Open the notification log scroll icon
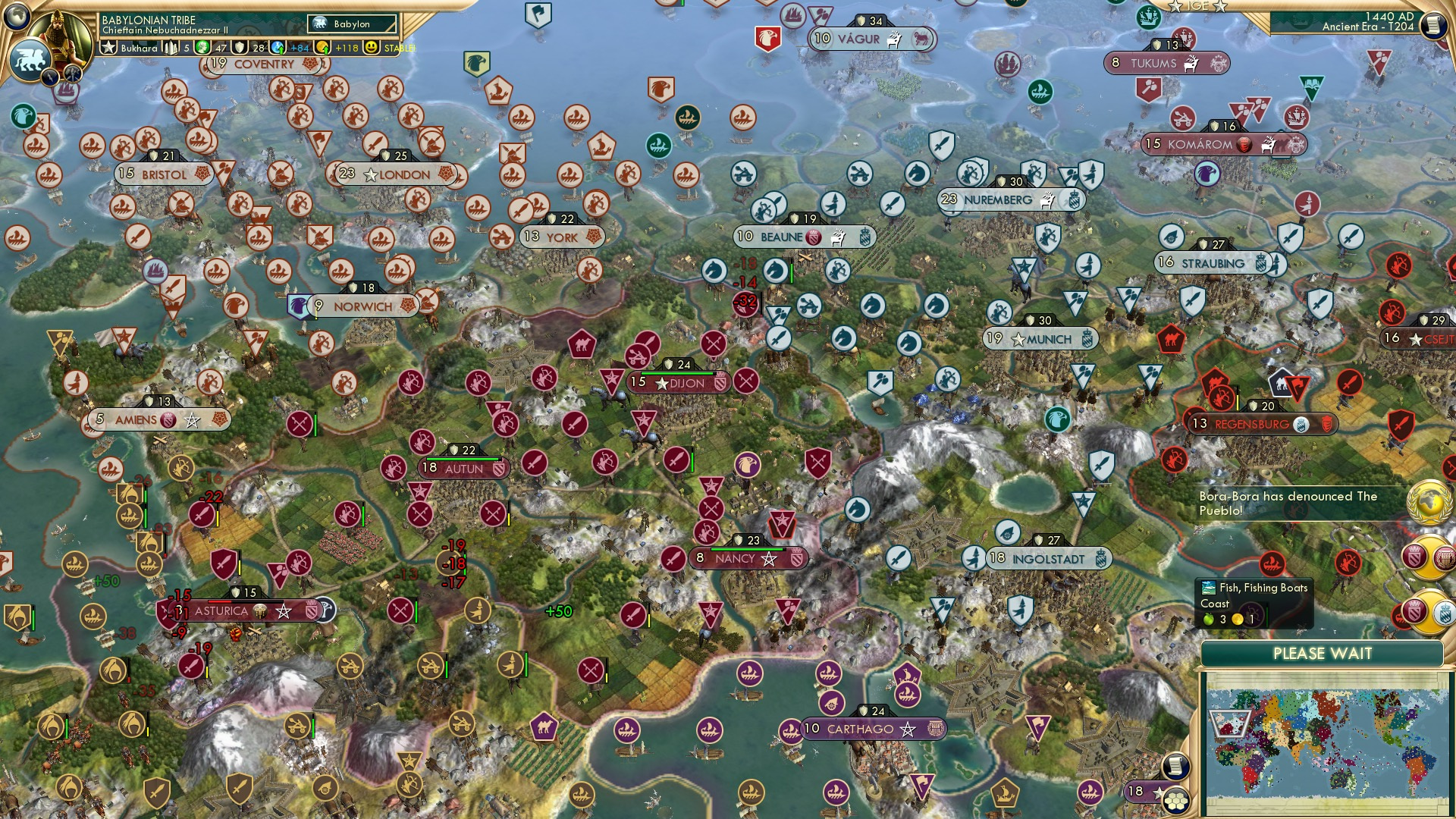Viewport: 1456px width, 819px height. pyautogui.click(x=1432, y=24)
